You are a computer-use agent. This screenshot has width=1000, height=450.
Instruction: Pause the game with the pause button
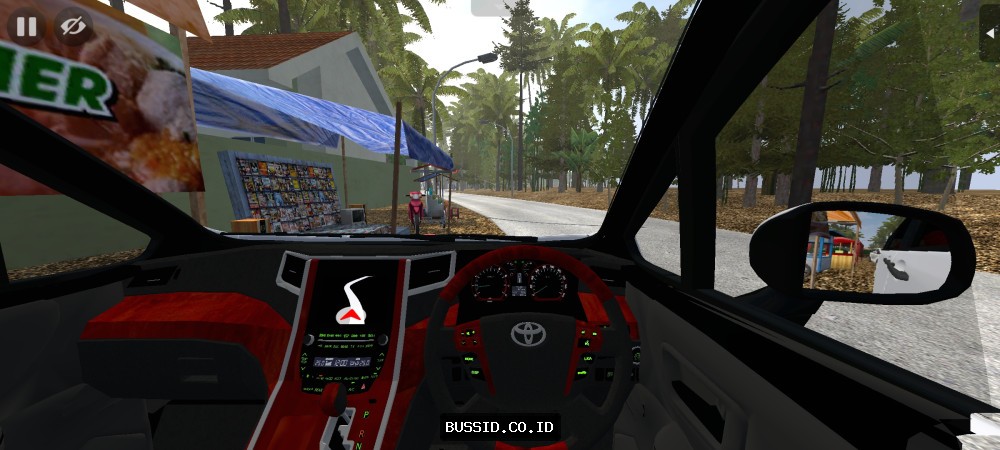pyautogui.click(x=26, y=26)
